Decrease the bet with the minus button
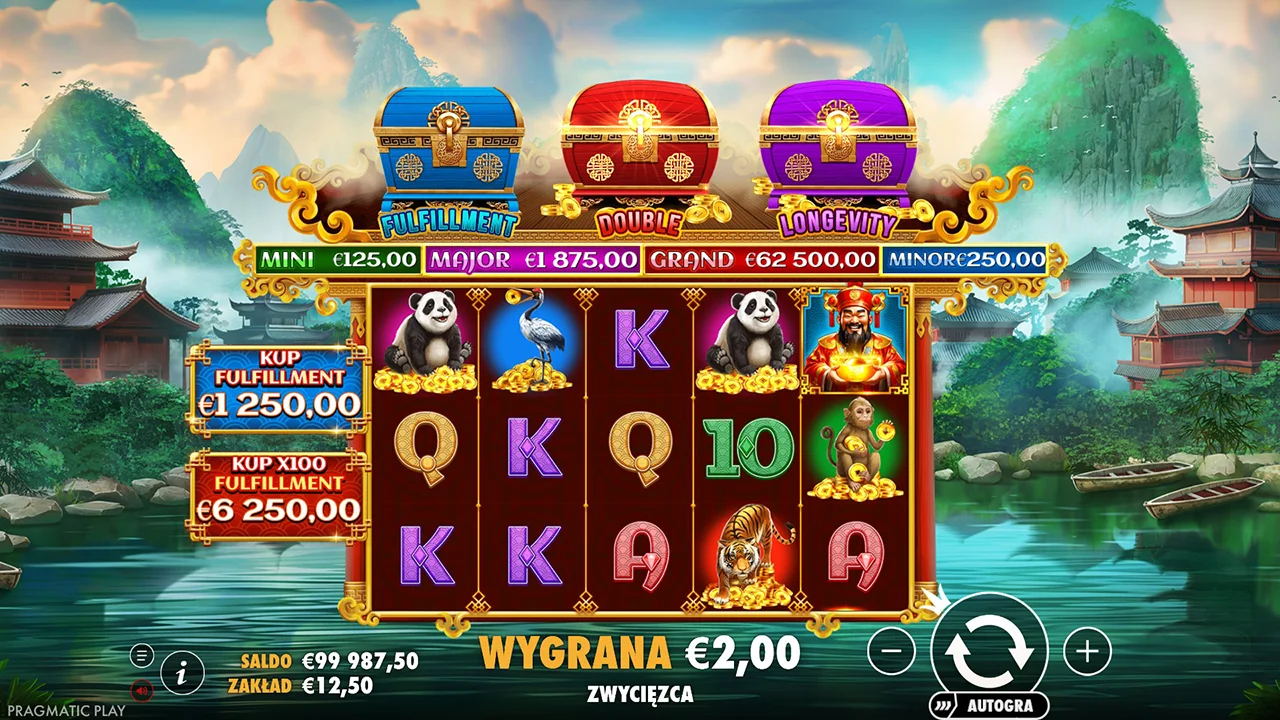 (x=891, y=653)
